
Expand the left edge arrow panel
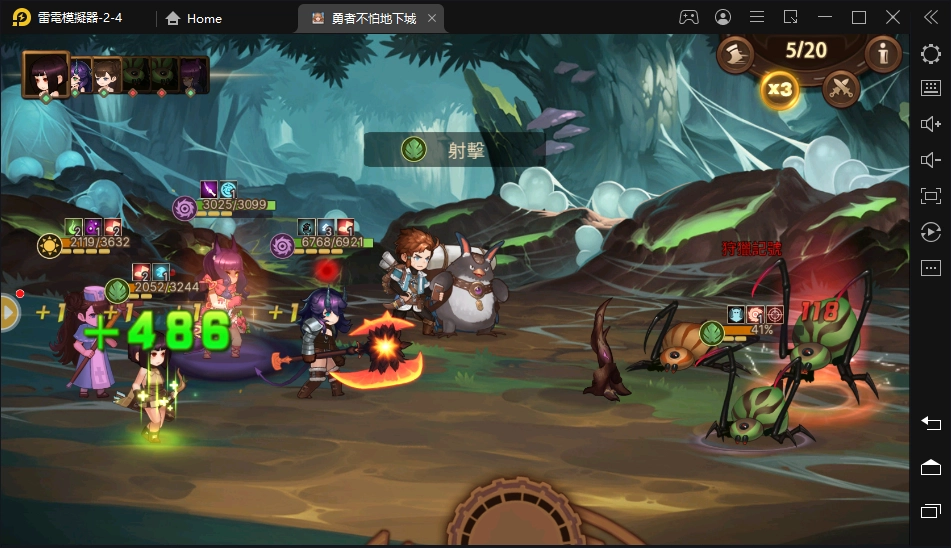click(x=9, y=313)
